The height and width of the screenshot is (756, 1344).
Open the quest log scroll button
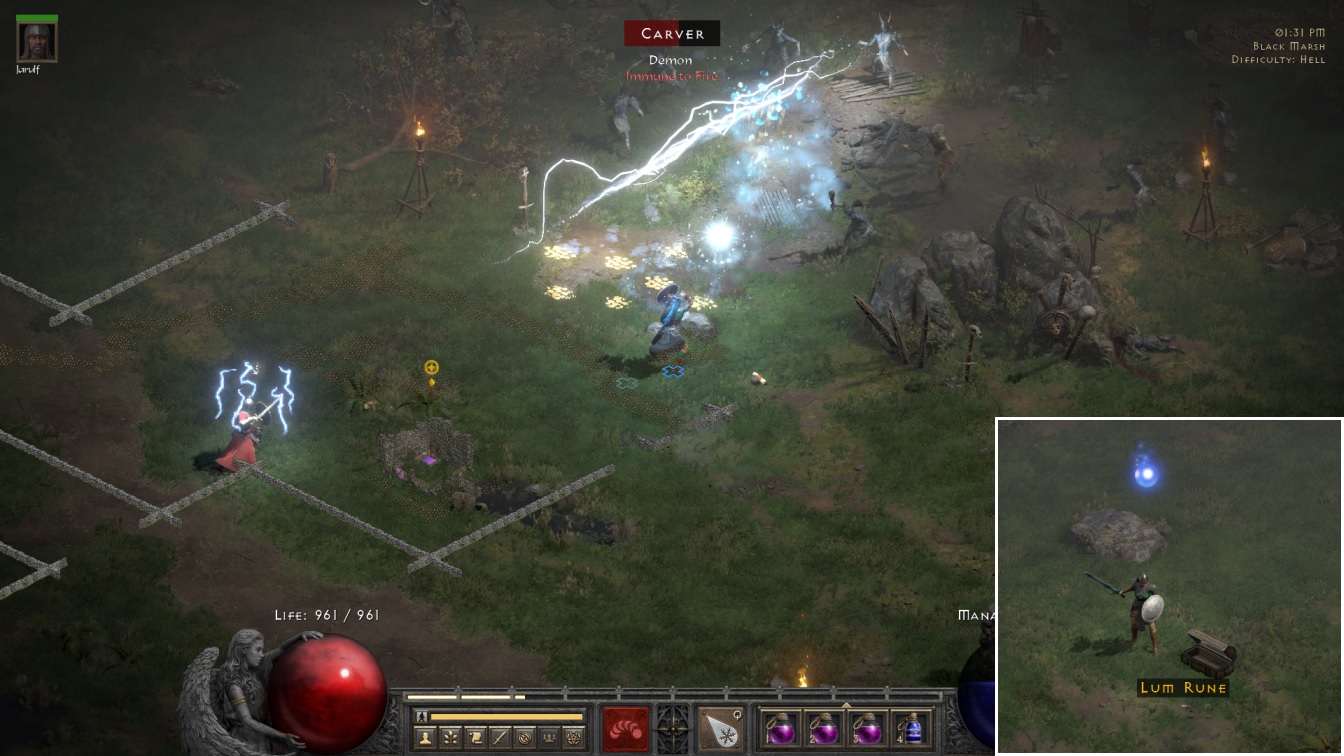pos(476,737)
